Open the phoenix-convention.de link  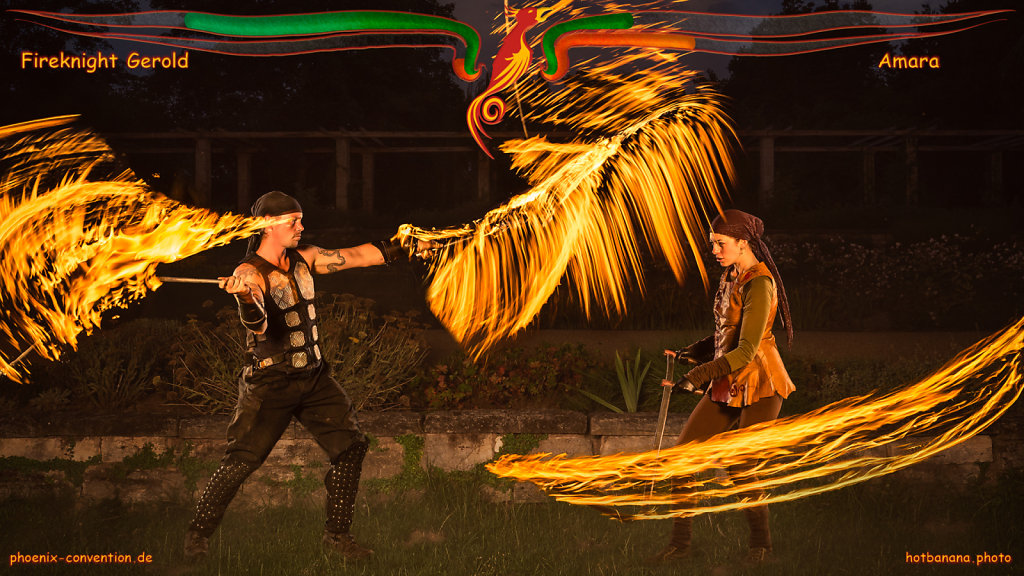[x=81, y=557]
